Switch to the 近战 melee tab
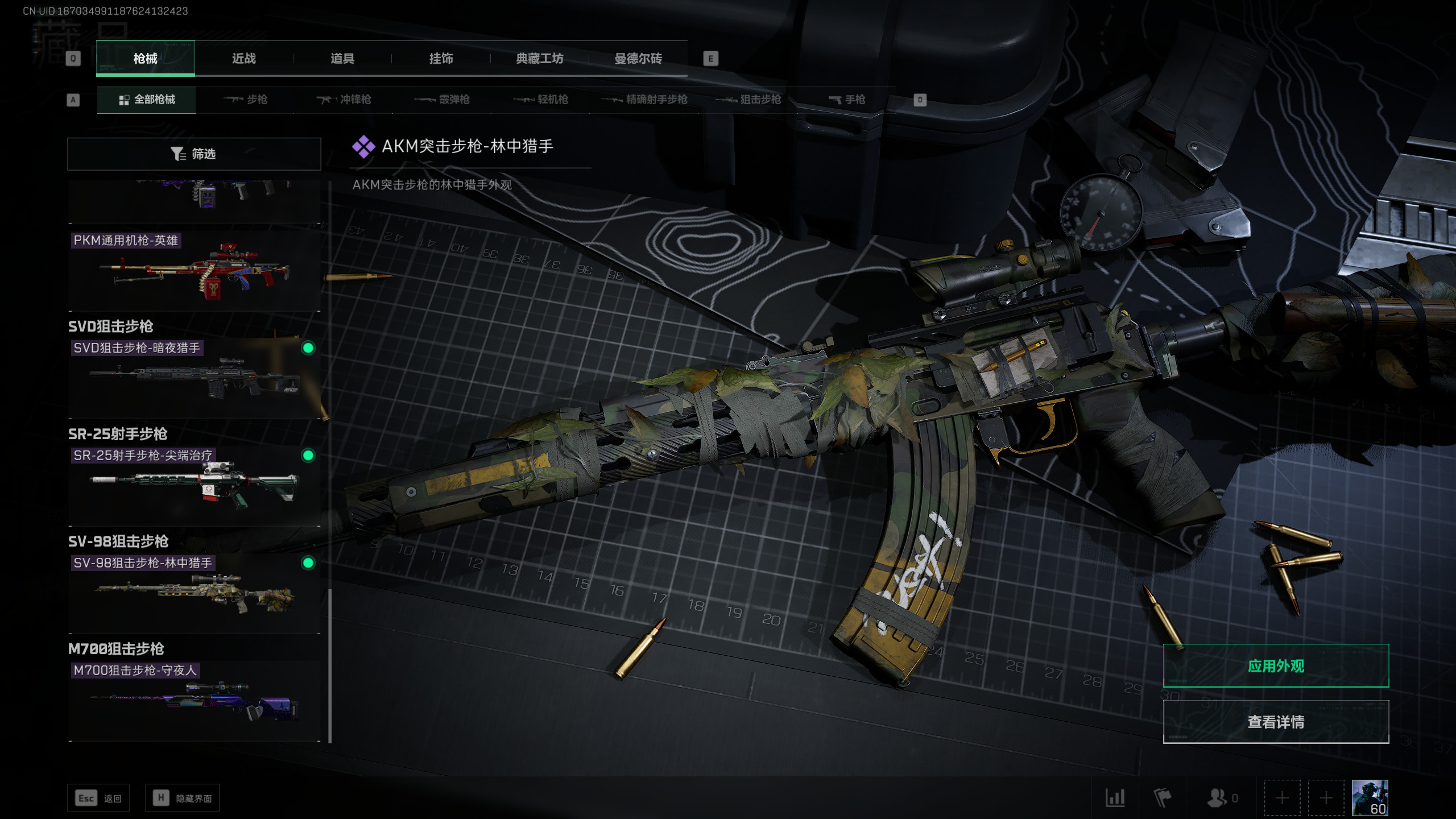The image size is (1456, 819). pos(244,59)
